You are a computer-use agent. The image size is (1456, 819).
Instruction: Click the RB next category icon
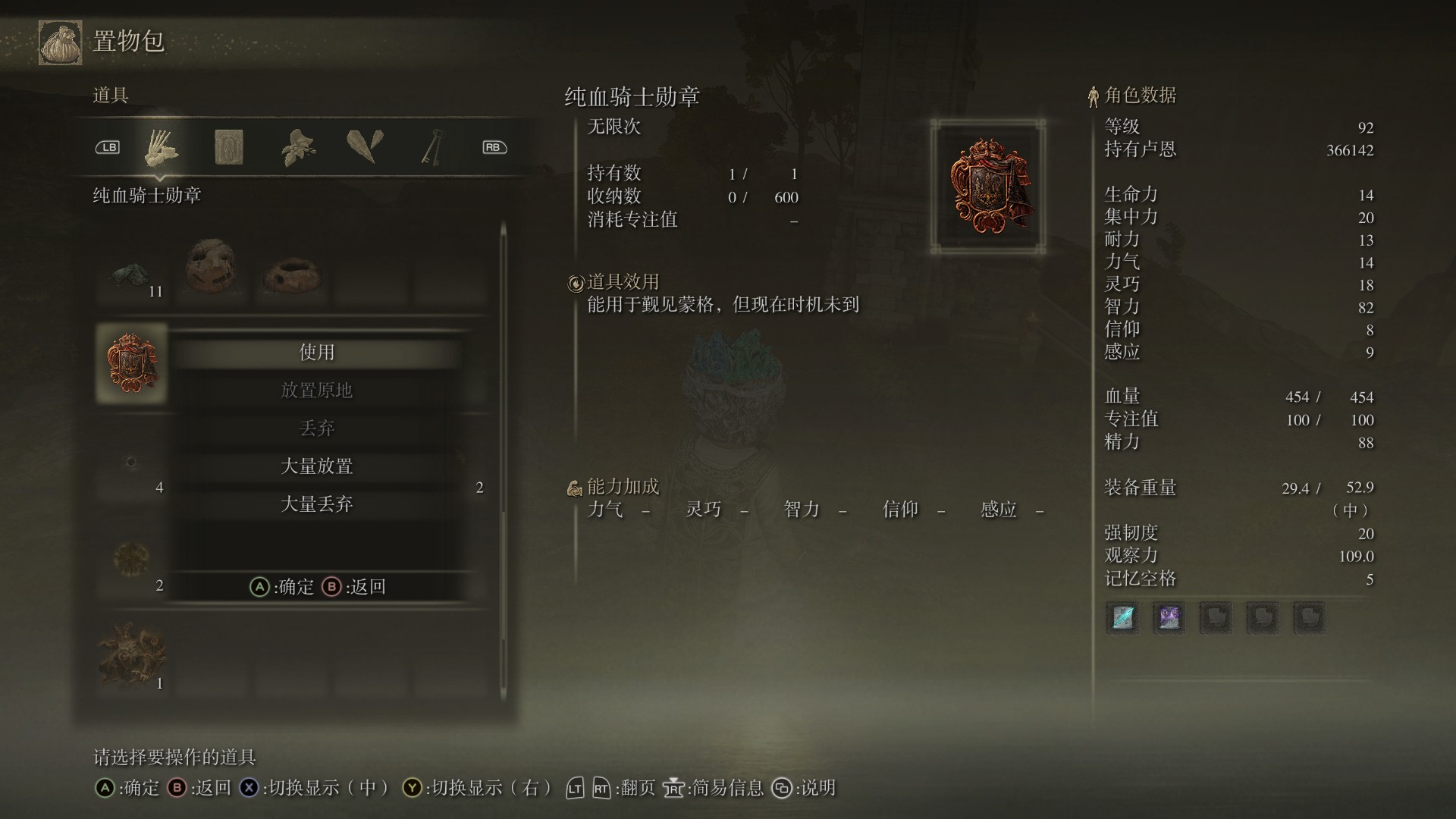(x=494, y=148)
